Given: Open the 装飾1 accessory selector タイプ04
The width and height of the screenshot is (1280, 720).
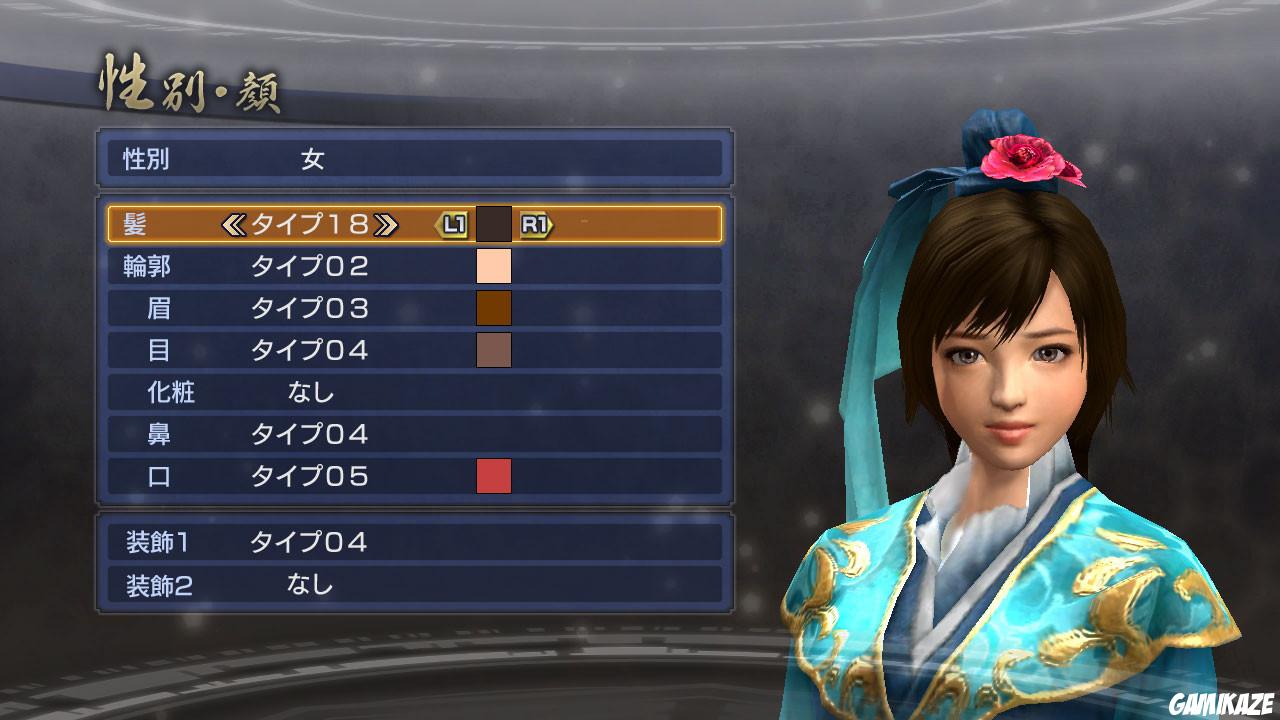Looking at the screenshot, I should pos(300,543).
